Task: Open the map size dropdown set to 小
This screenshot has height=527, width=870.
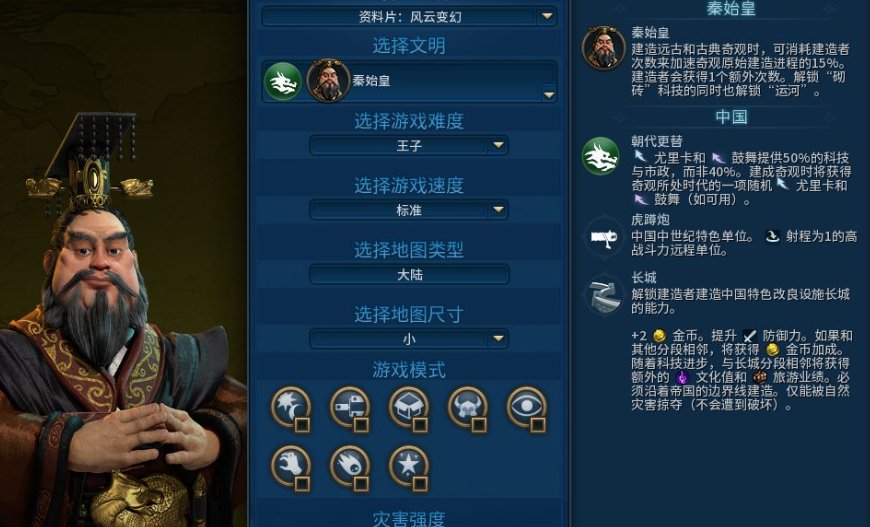Action: click(409, 339)
